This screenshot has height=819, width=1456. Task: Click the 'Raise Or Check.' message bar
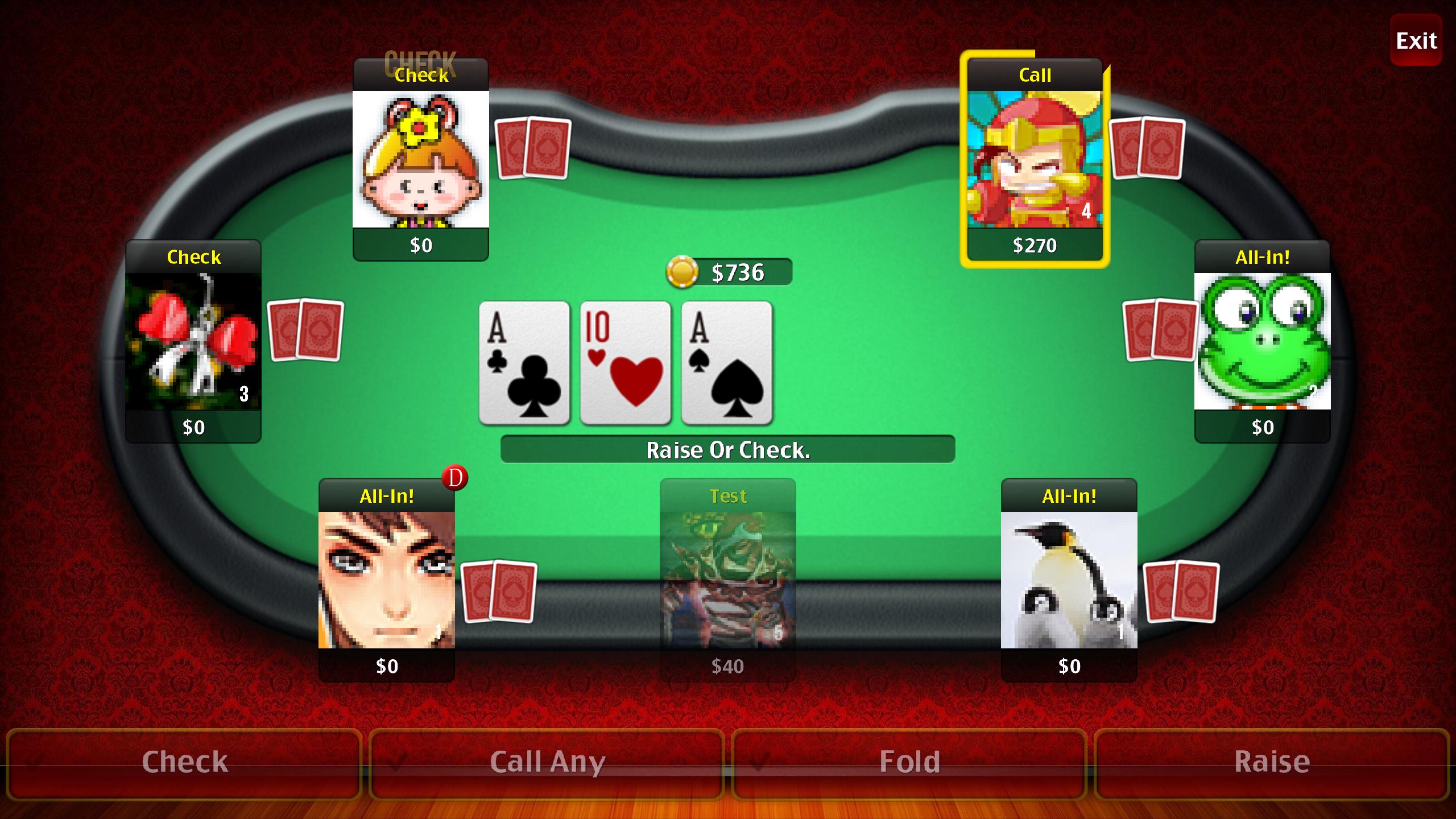coord(728,449)
